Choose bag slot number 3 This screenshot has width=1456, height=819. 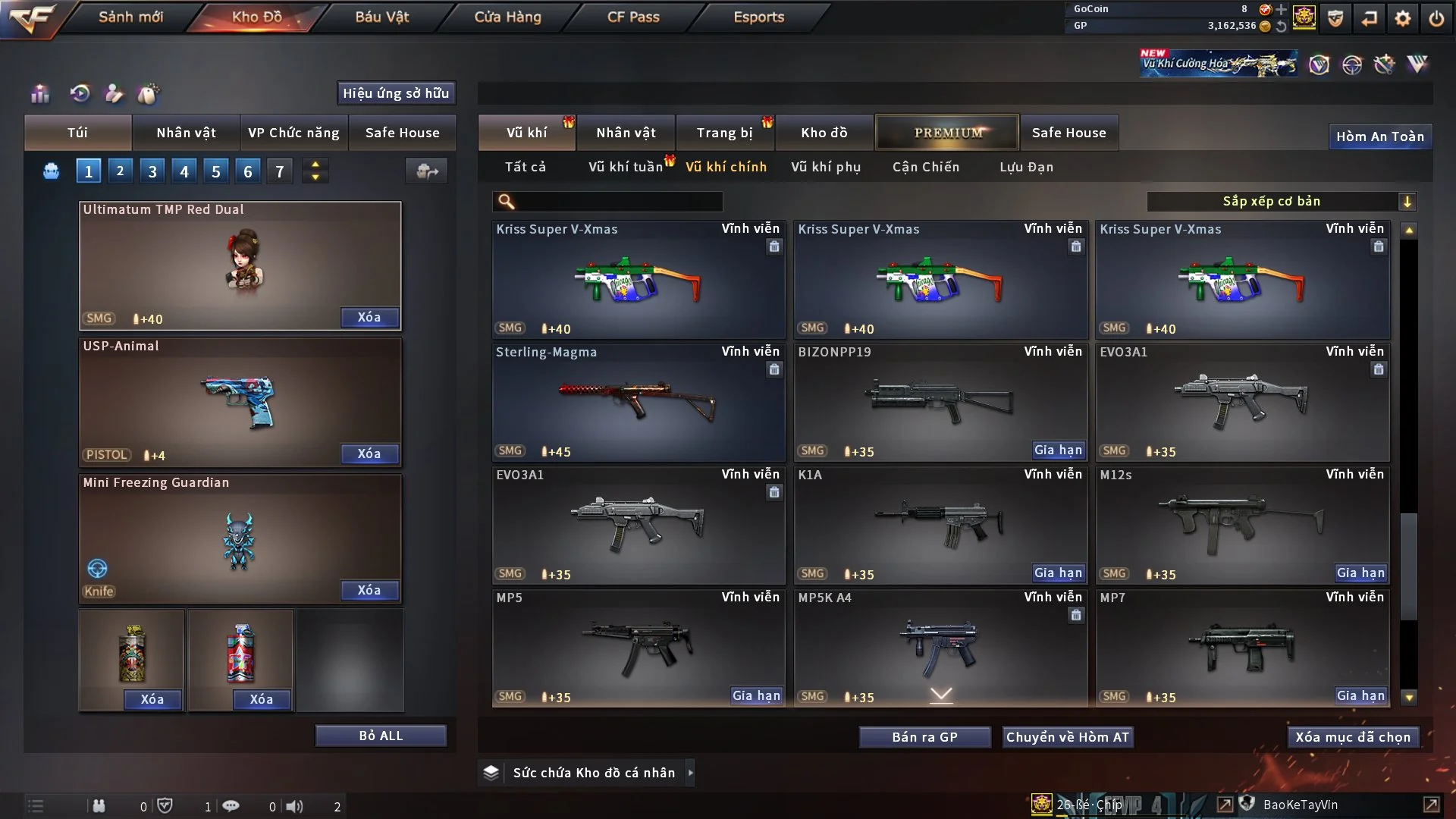pyautogui.click(x=152, y=171)
